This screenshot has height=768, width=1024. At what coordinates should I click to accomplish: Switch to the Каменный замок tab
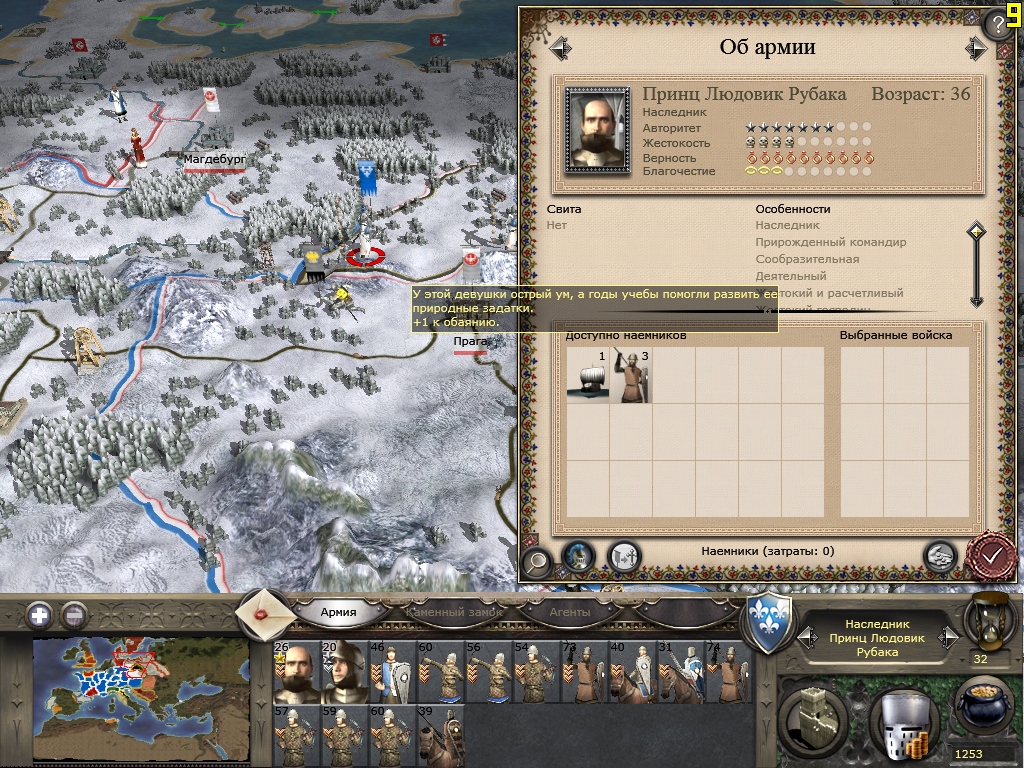(x=453, y=612)
